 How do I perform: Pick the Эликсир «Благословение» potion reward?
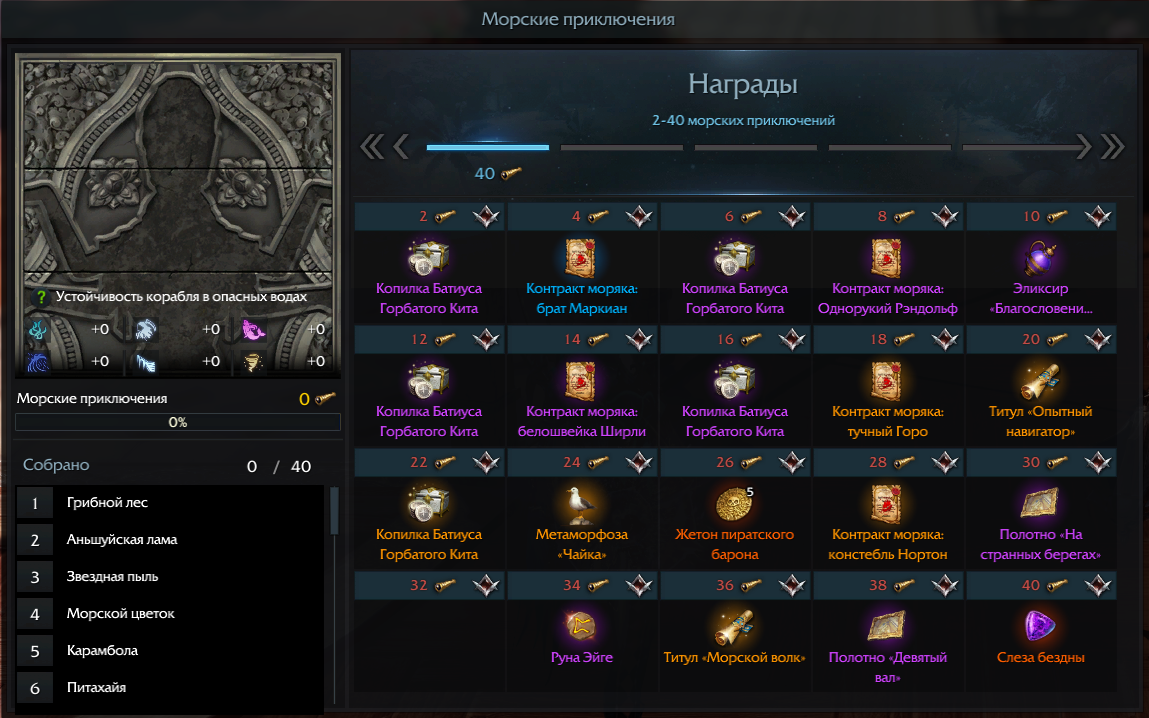pyautogui.click(x=1040, y=258)
